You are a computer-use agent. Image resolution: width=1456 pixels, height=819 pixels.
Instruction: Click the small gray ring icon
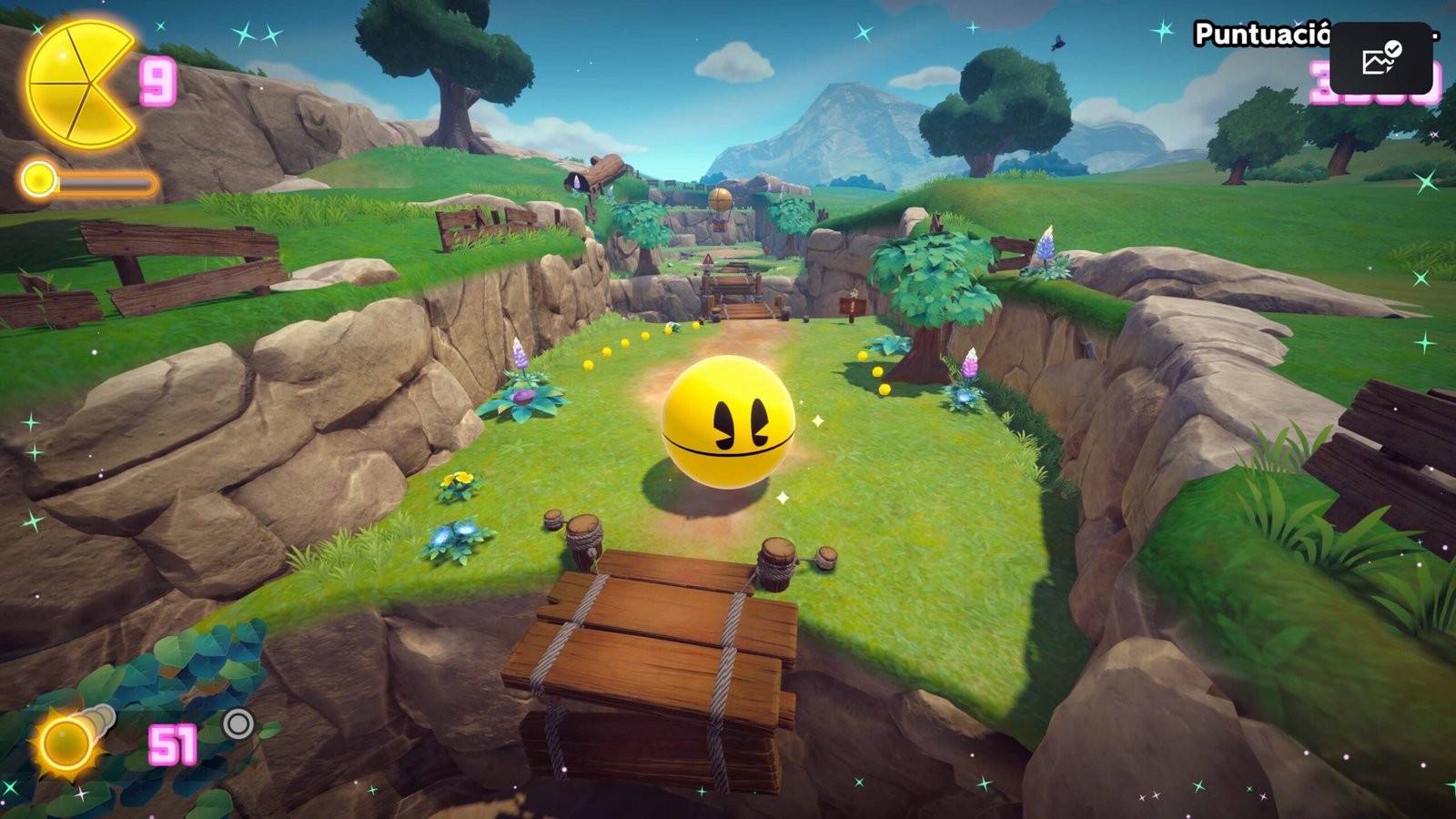pos(238,724)
